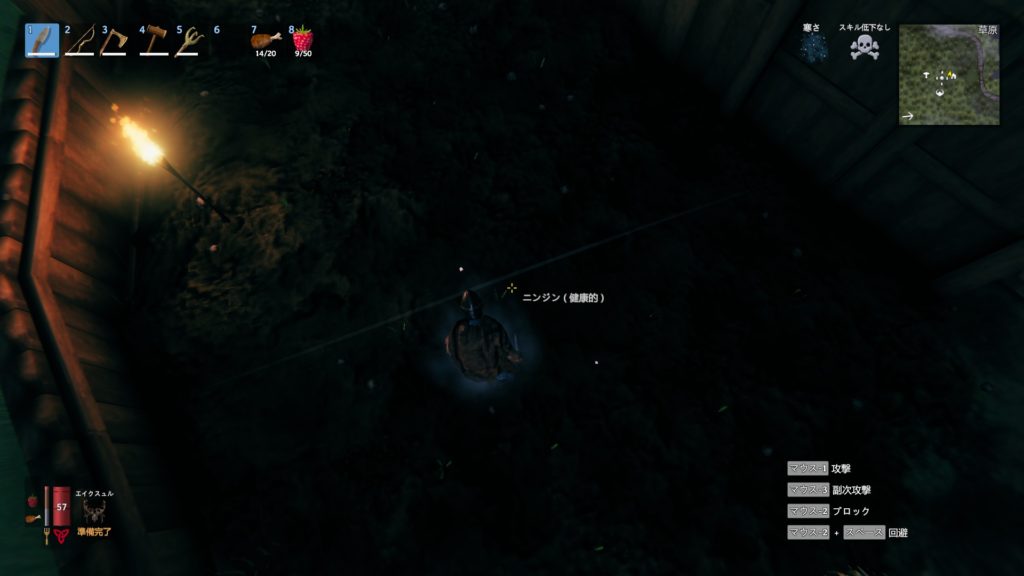The image size is (1024, 576).
Task: Open the minimap
Action: tap(949, 75)
